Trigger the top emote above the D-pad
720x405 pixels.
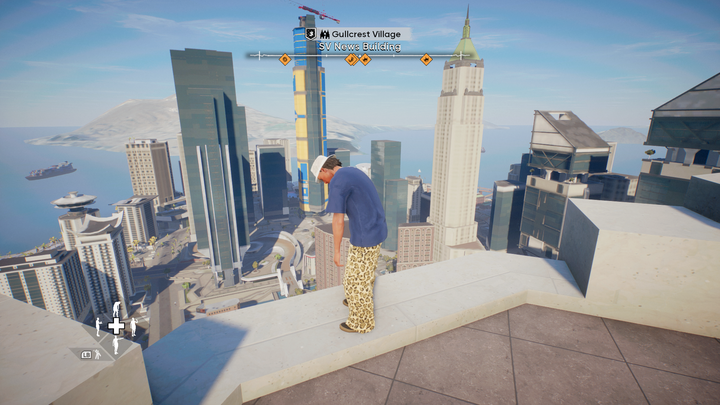tap(116, 309)
